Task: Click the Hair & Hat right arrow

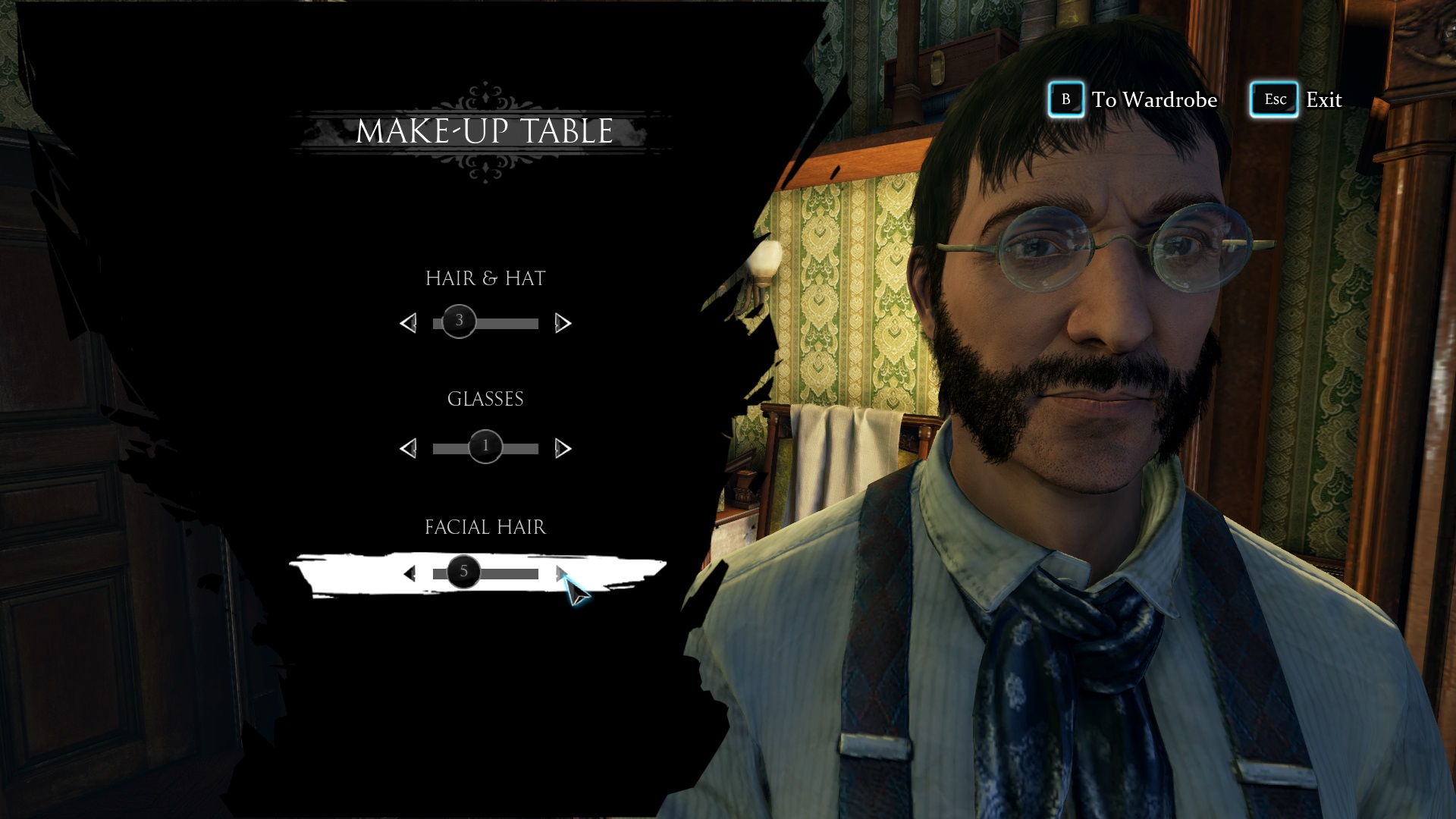Action: coord(563,324)
